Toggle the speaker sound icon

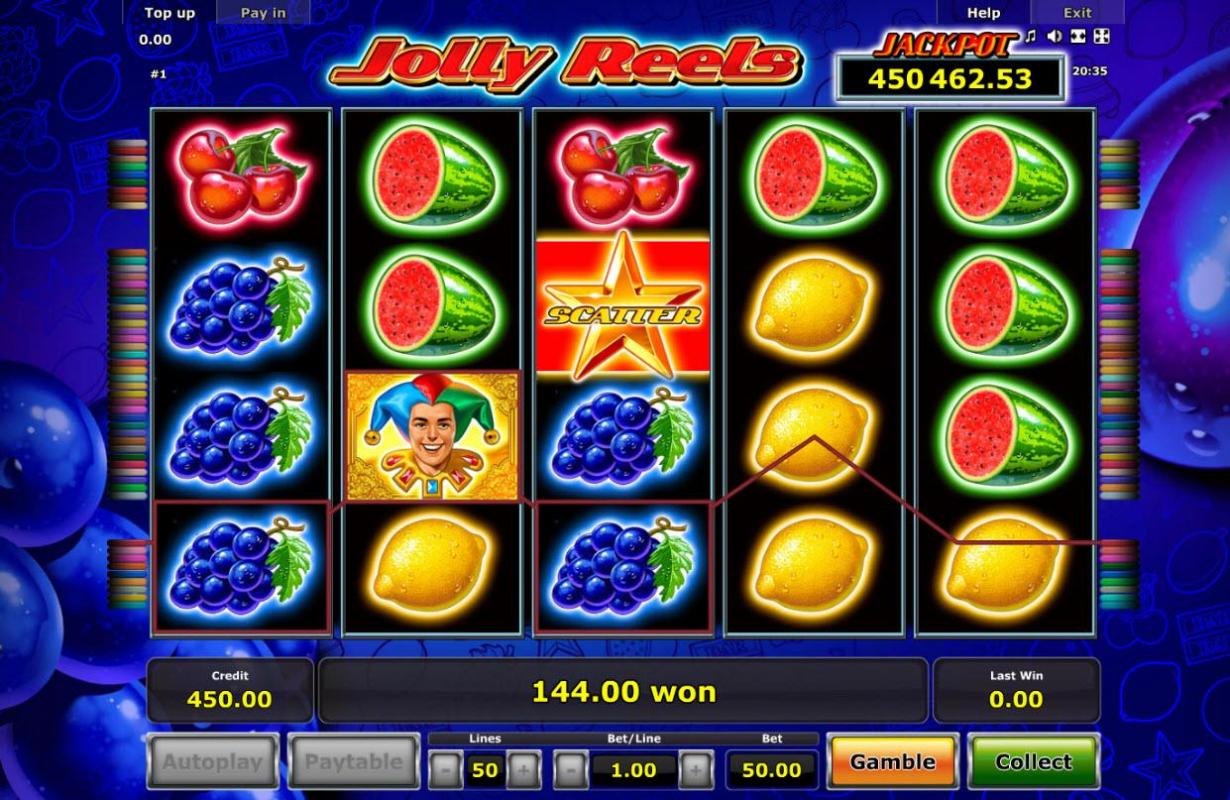point(1054,37)
